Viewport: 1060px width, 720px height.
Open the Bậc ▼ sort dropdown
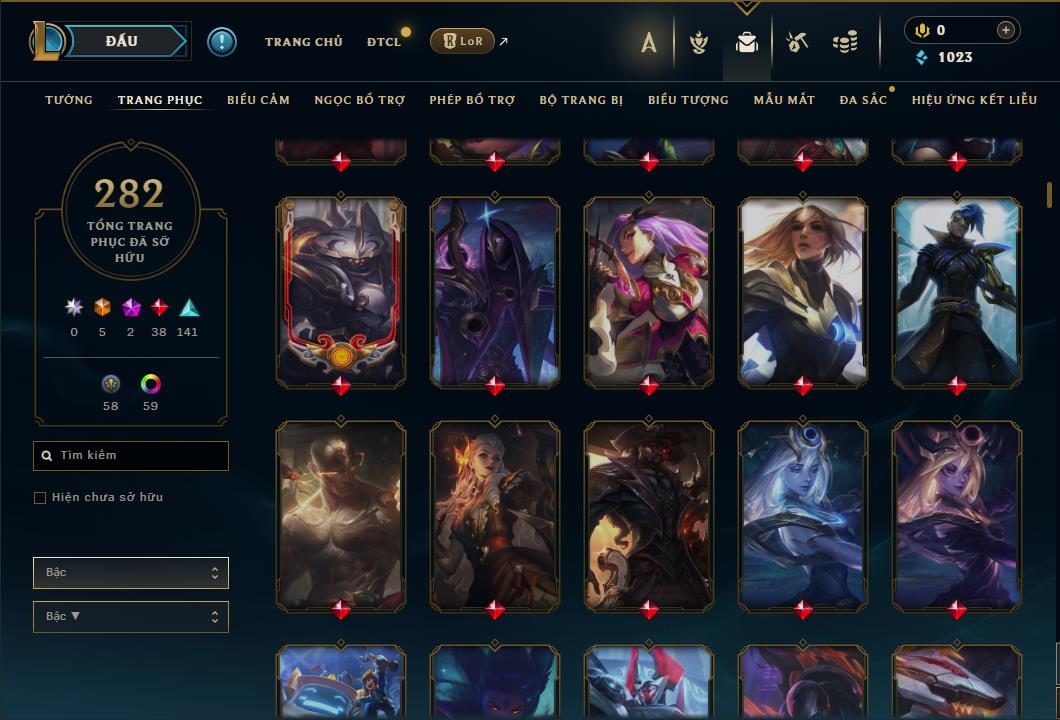pos(131,617)
